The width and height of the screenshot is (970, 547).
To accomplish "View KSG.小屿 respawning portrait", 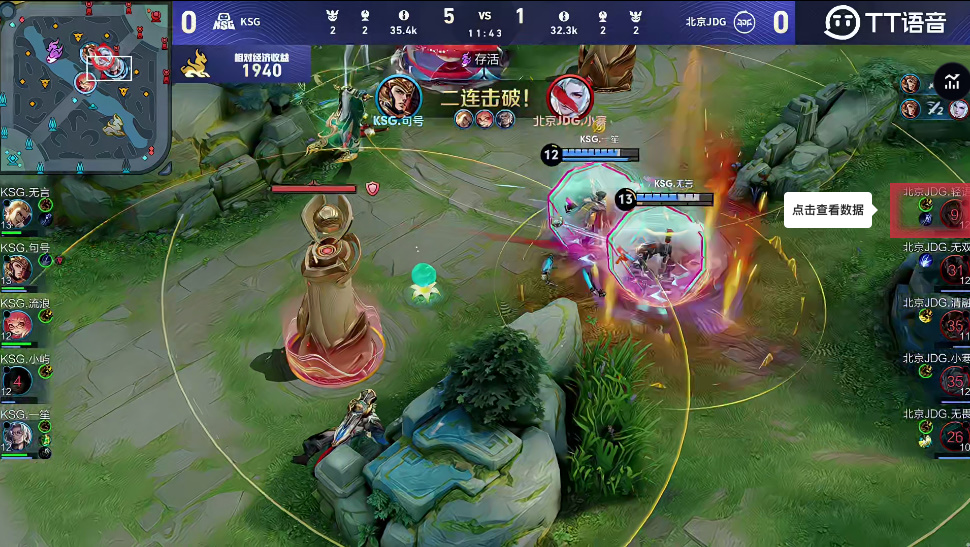I will click(17, 380).
